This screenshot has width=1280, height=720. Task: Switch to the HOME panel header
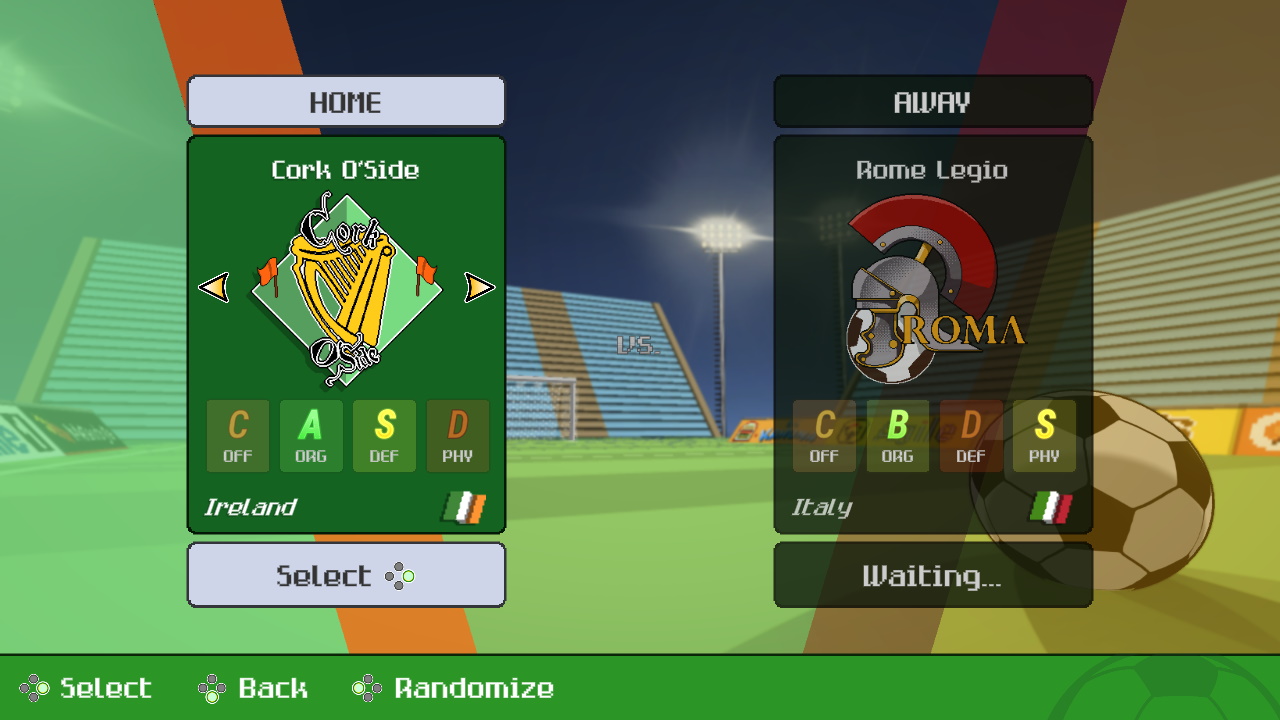(346, 101)
